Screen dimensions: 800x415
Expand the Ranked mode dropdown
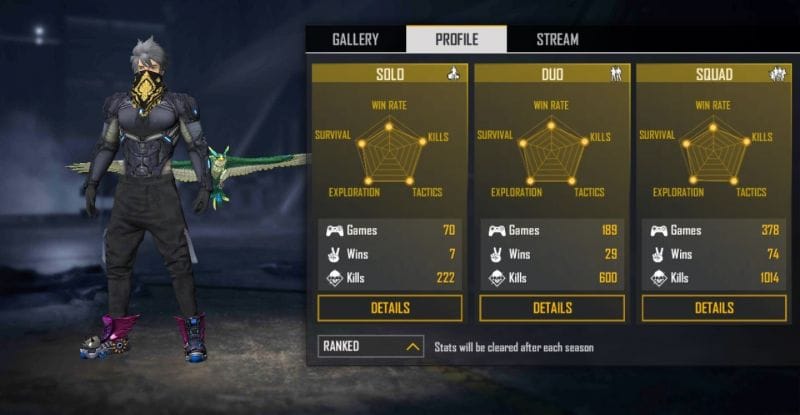pos(371,347)
